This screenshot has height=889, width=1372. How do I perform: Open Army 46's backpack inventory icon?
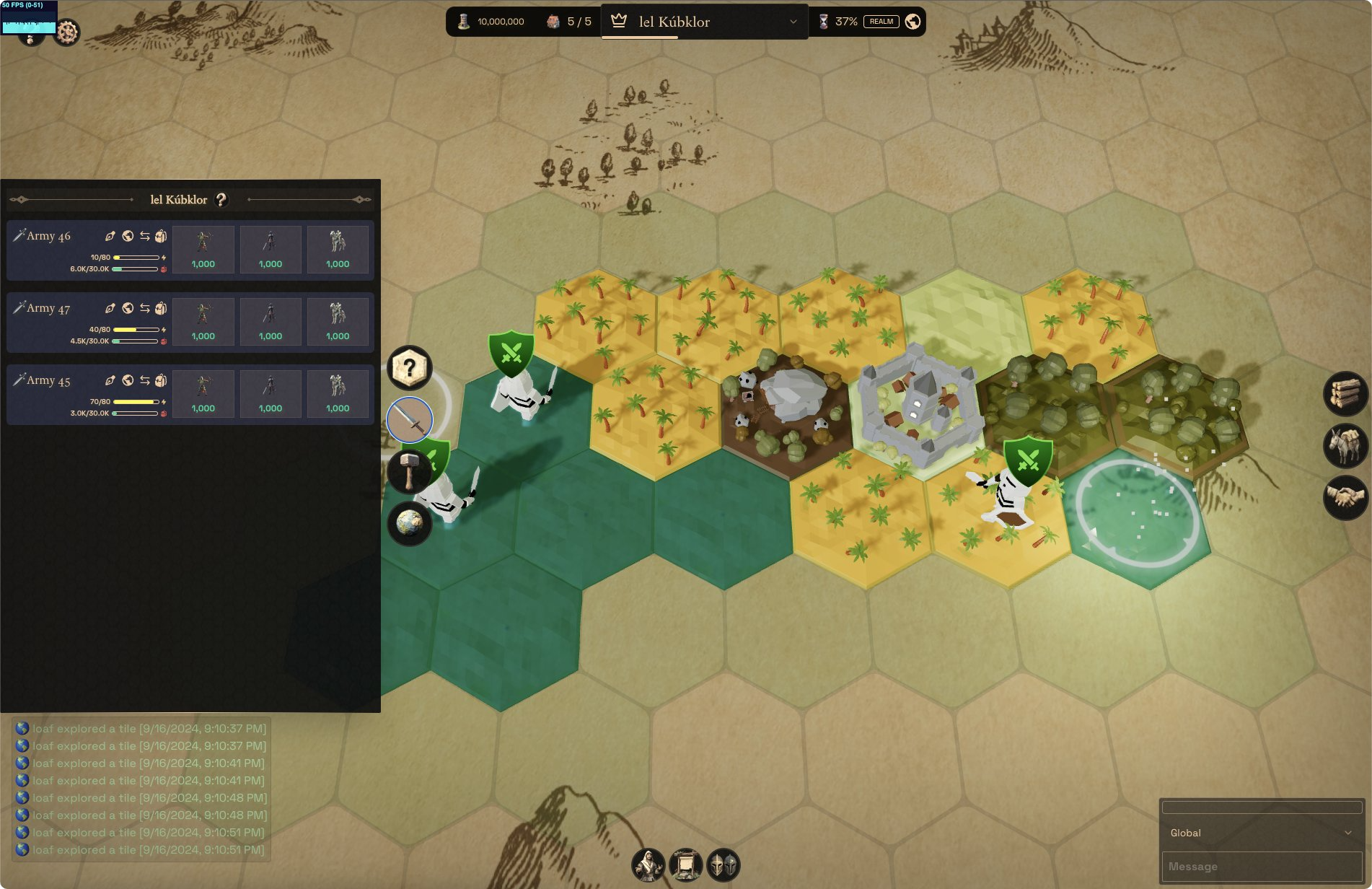tap(160, 235)
